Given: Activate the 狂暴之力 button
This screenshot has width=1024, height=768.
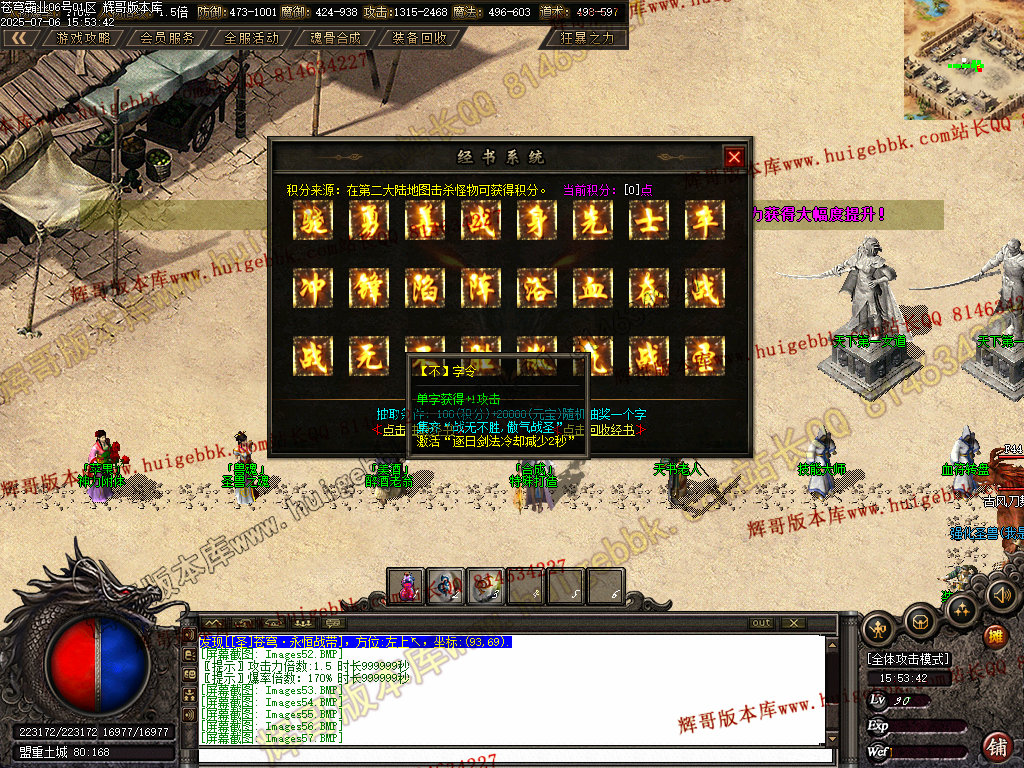Looking at the screenshot, I should point(588,38).
